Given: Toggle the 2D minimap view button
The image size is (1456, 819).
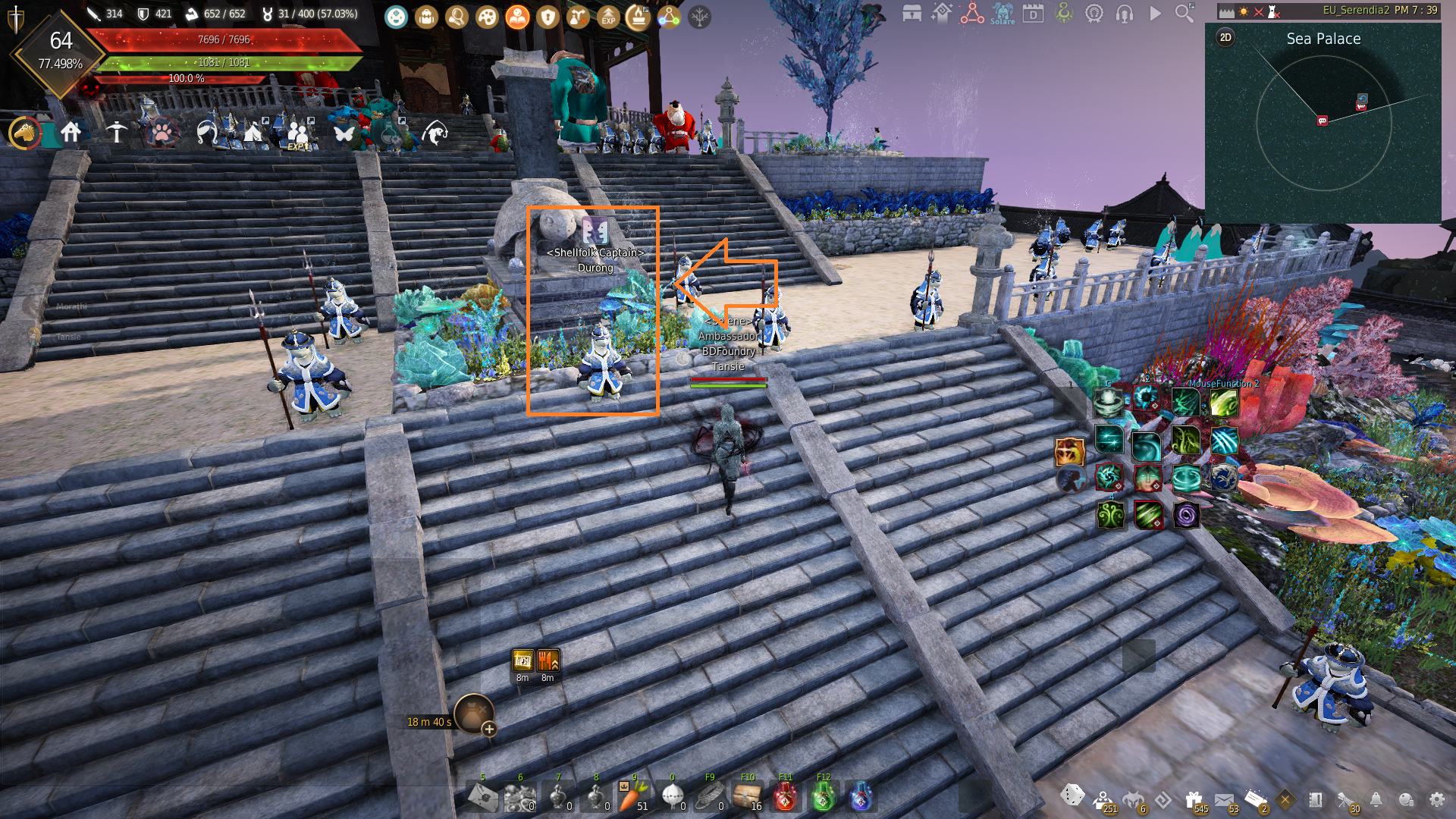Looking at the screenshot, I should pos(1225,38).
